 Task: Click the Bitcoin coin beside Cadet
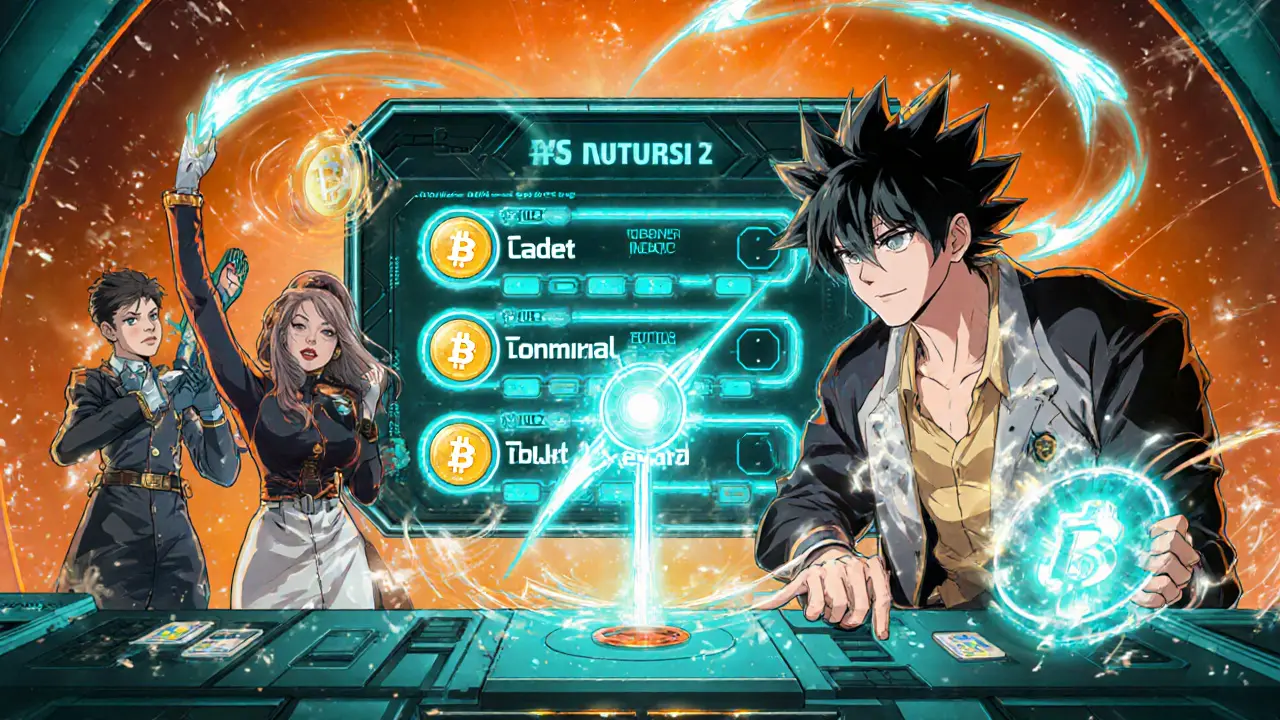(460, 246)
